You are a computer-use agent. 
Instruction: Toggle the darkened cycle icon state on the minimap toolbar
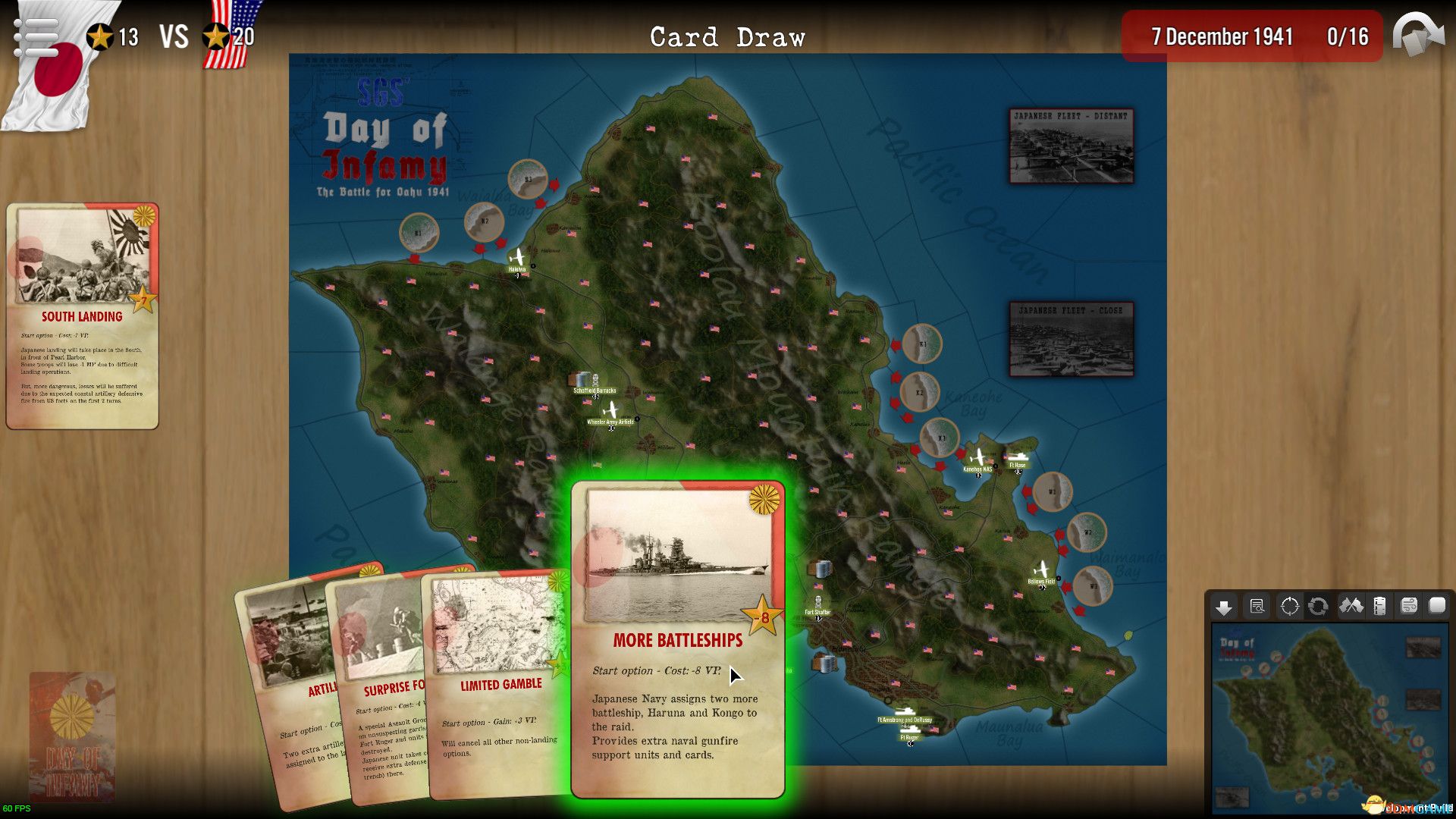pyautogui.click(x=1317, y=607)
